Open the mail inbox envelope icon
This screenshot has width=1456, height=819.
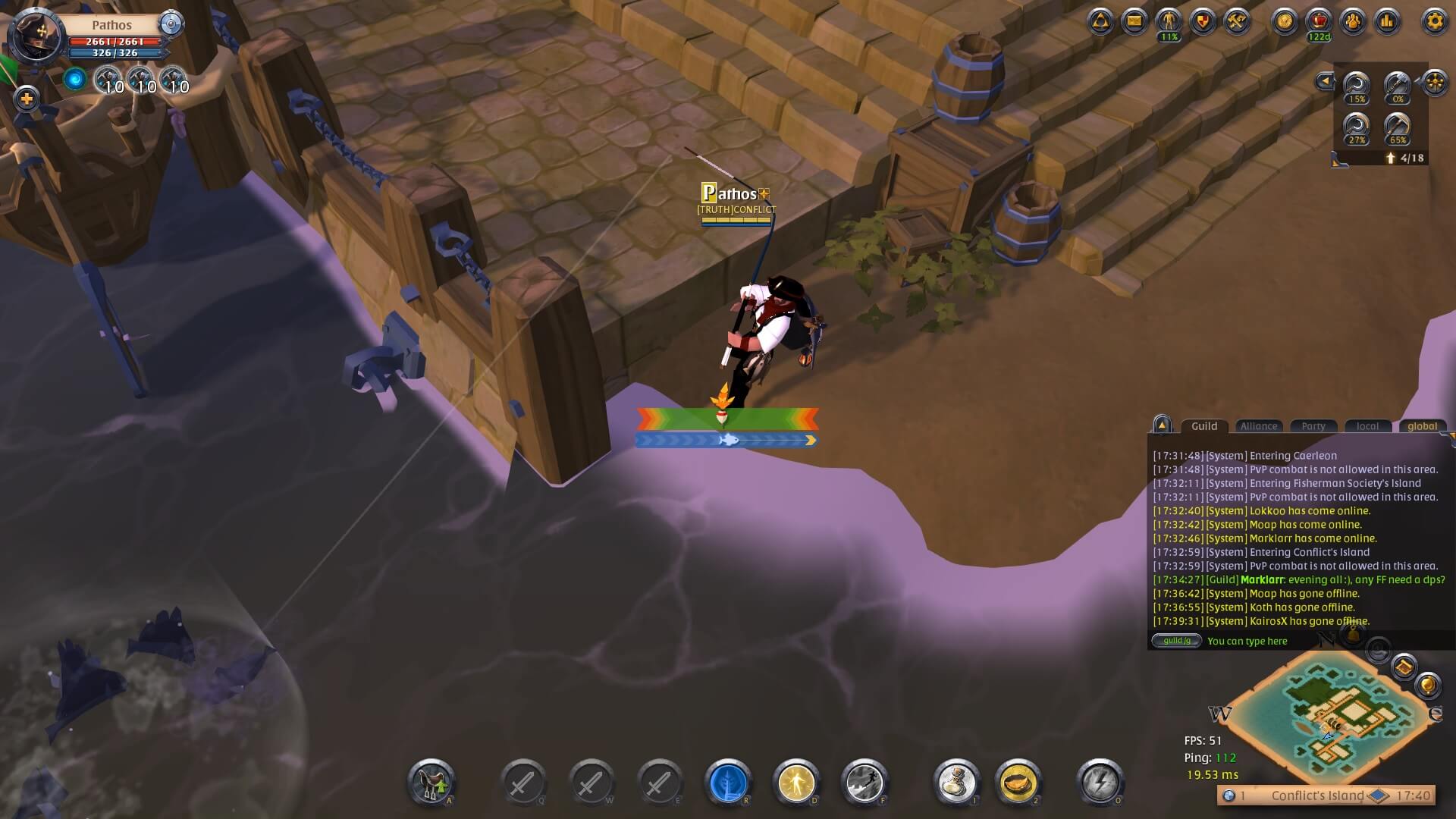tap(1134, 23)
